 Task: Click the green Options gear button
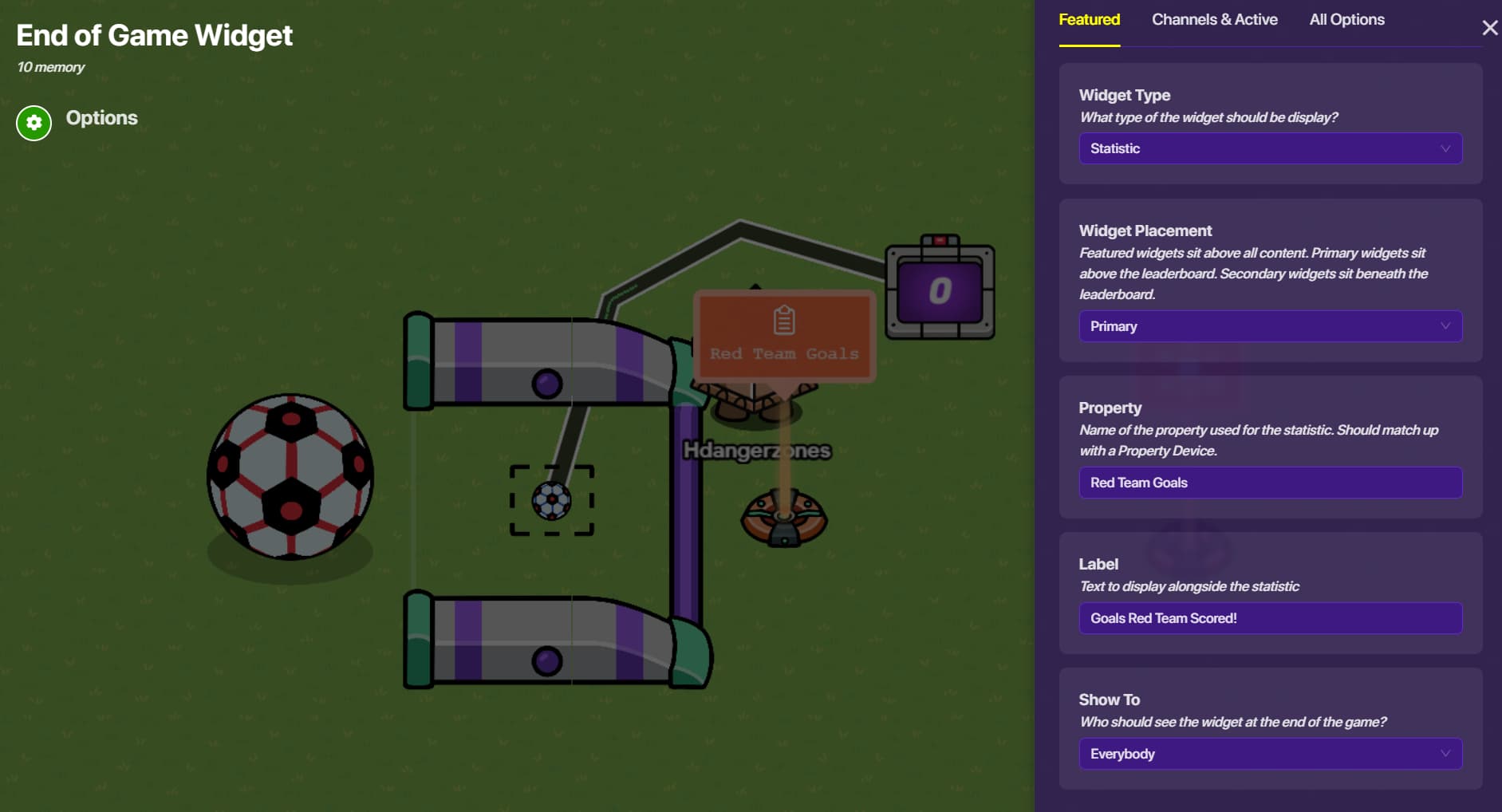(x=34, y=123)
